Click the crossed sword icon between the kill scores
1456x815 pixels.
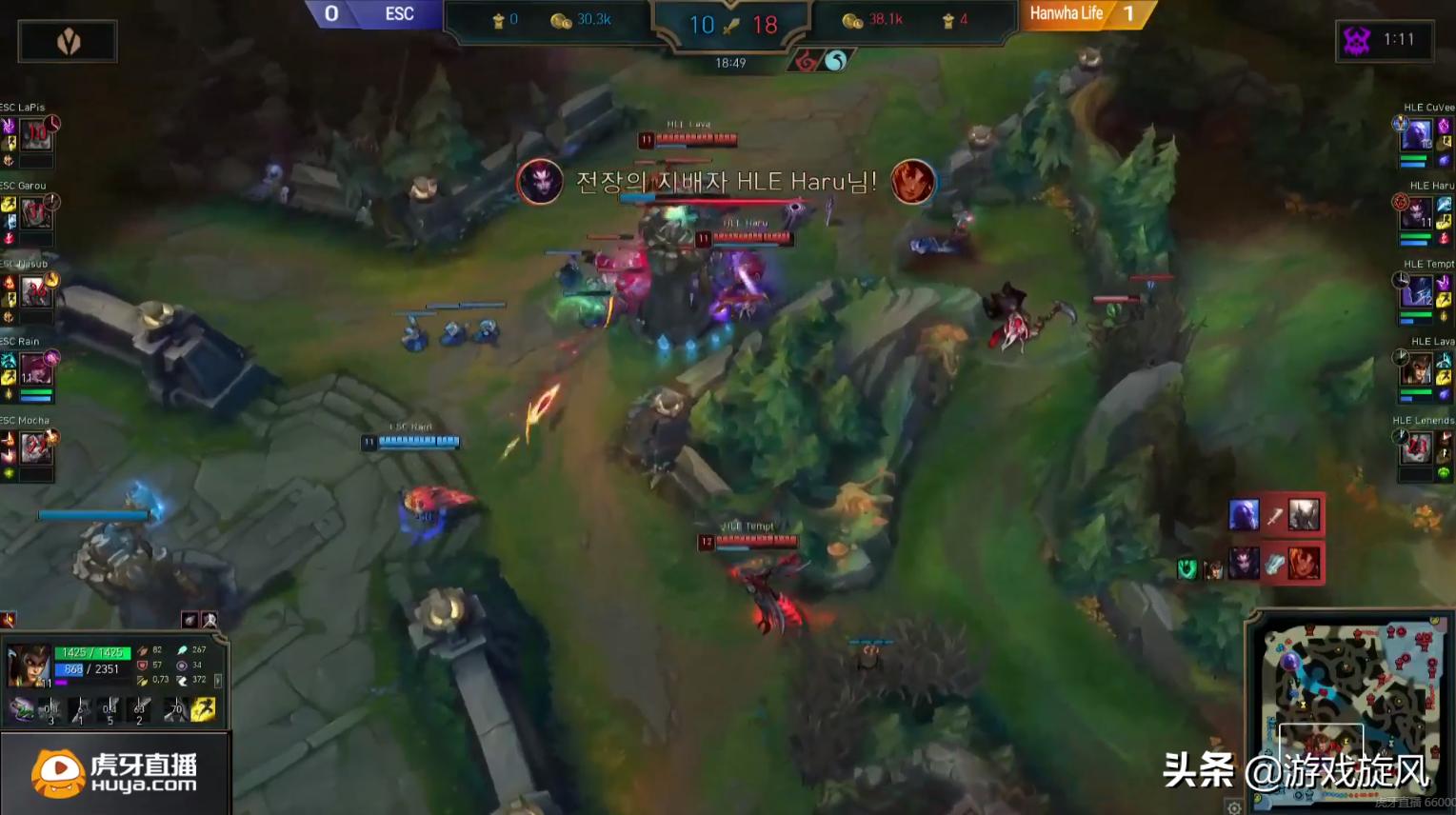coord(732,26)
